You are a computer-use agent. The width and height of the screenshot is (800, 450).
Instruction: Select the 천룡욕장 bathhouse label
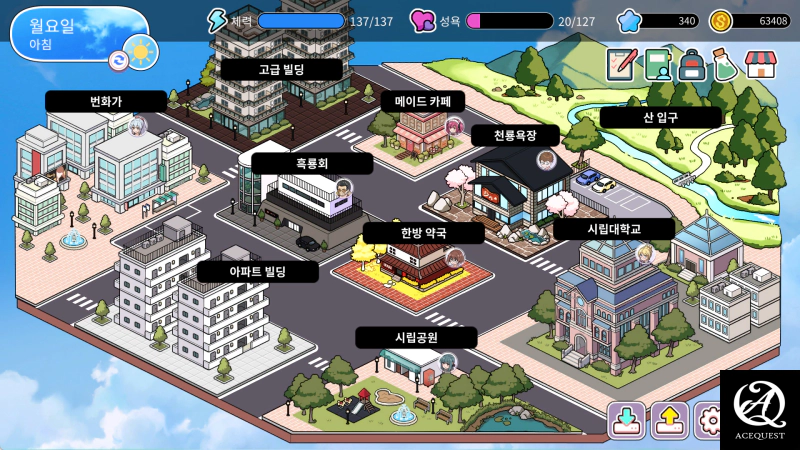(516, 134)
